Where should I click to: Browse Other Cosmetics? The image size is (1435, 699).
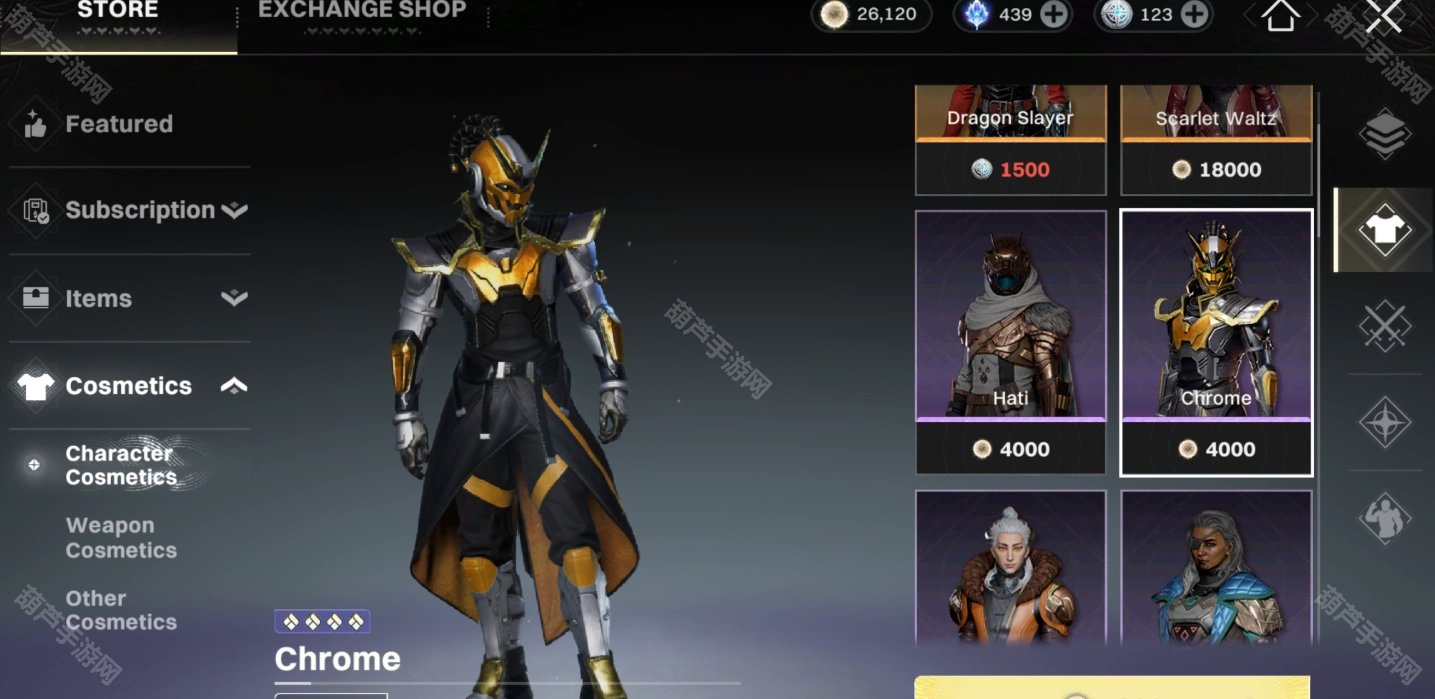(x=121, y=610)
